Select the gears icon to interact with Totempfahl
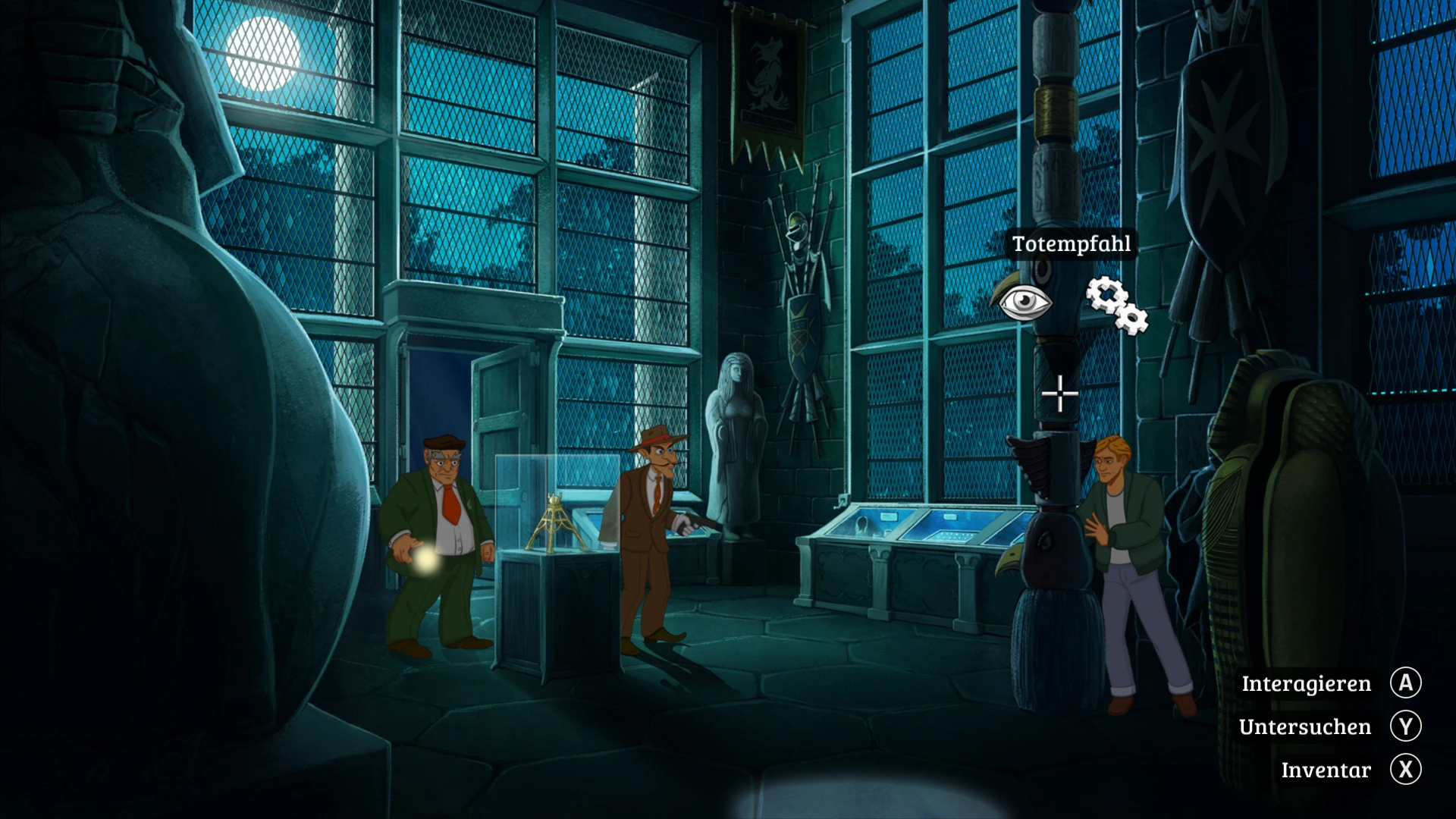 tap(1116, 305)
